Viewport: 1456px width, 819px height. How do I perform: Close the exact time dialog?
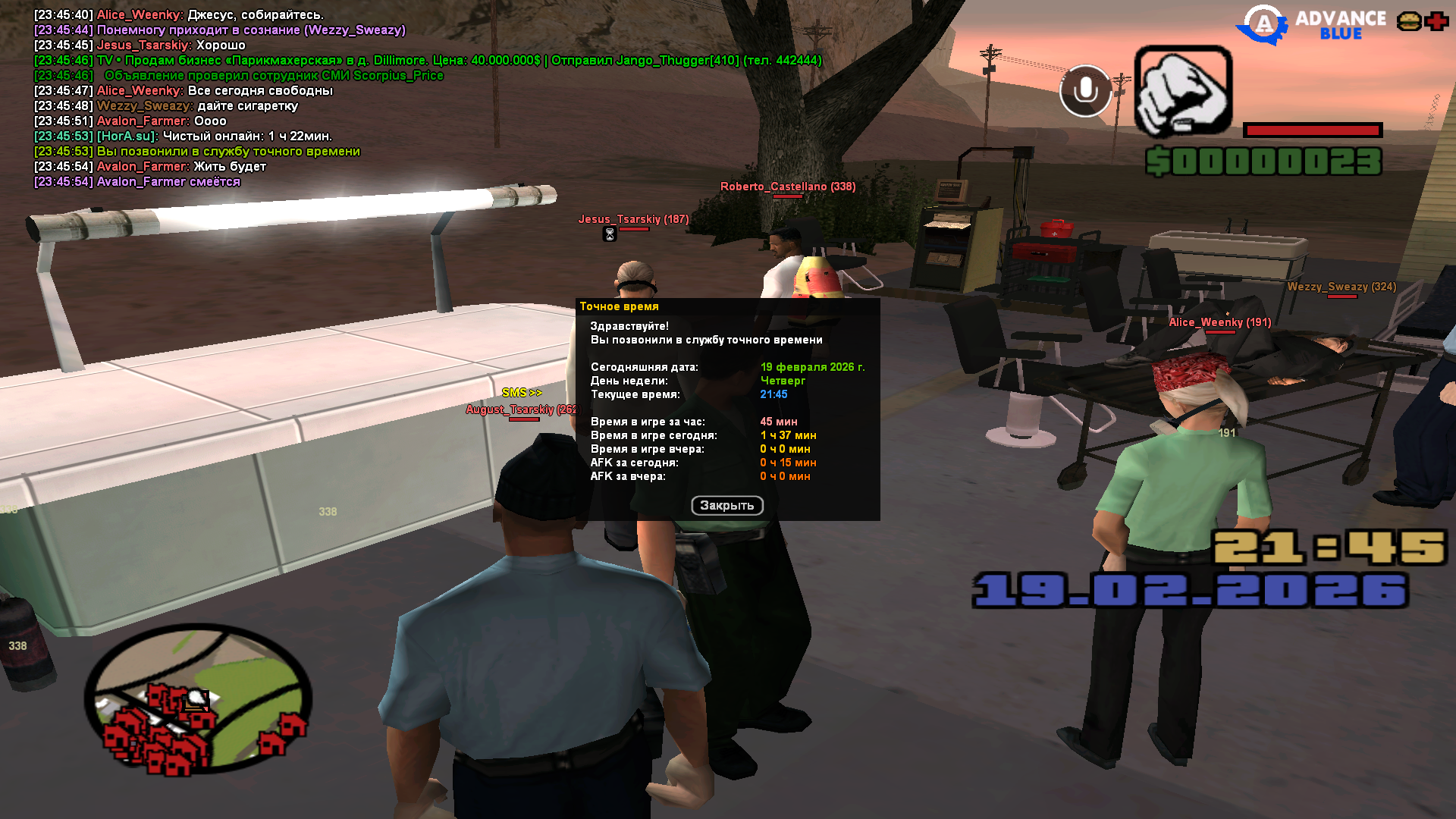[x=726, y=506]
